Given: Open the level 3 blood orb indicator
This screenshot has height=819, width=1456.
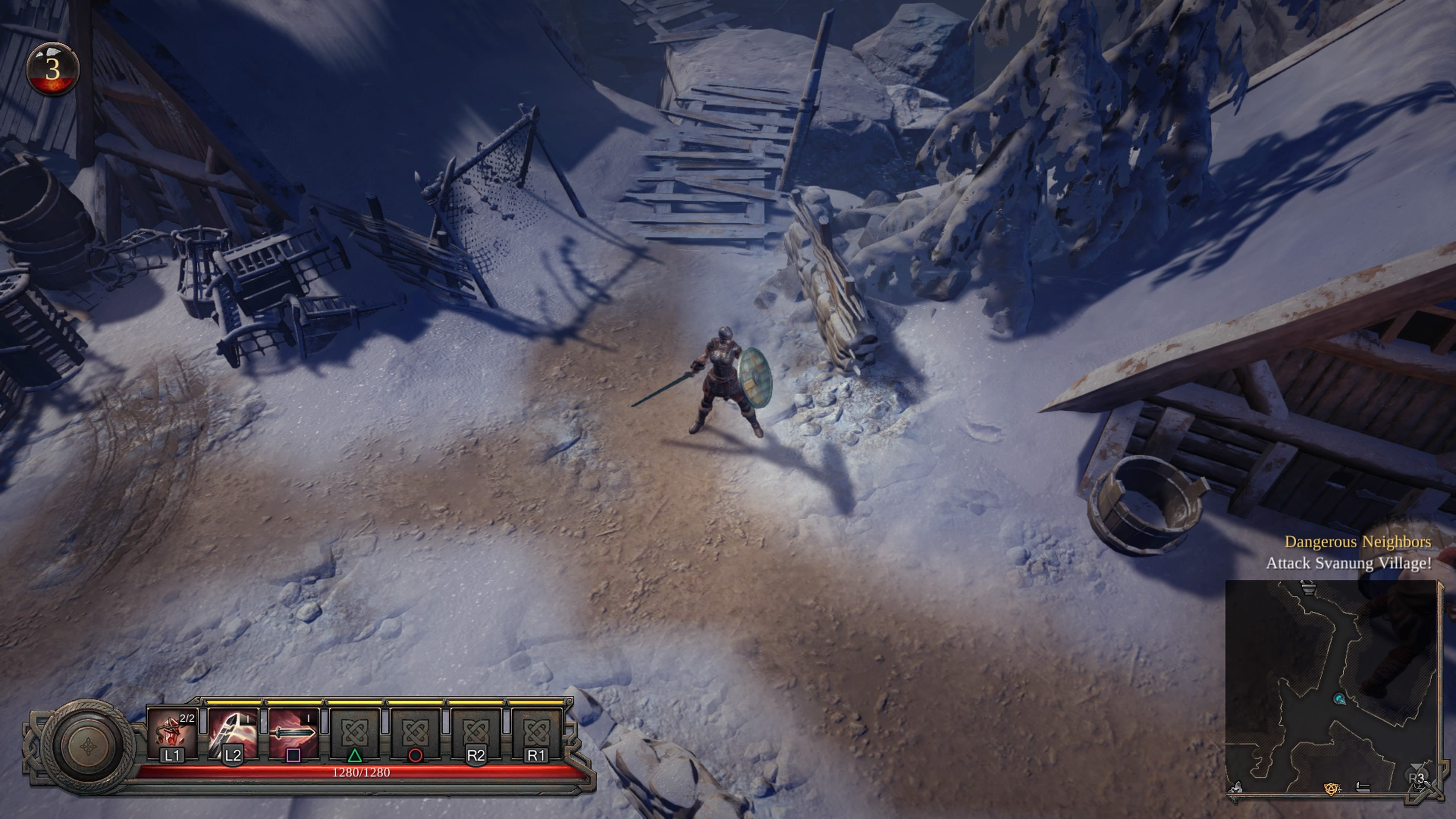Looking at the screenshot, I should pyautogui.click(x=53, y=69).
